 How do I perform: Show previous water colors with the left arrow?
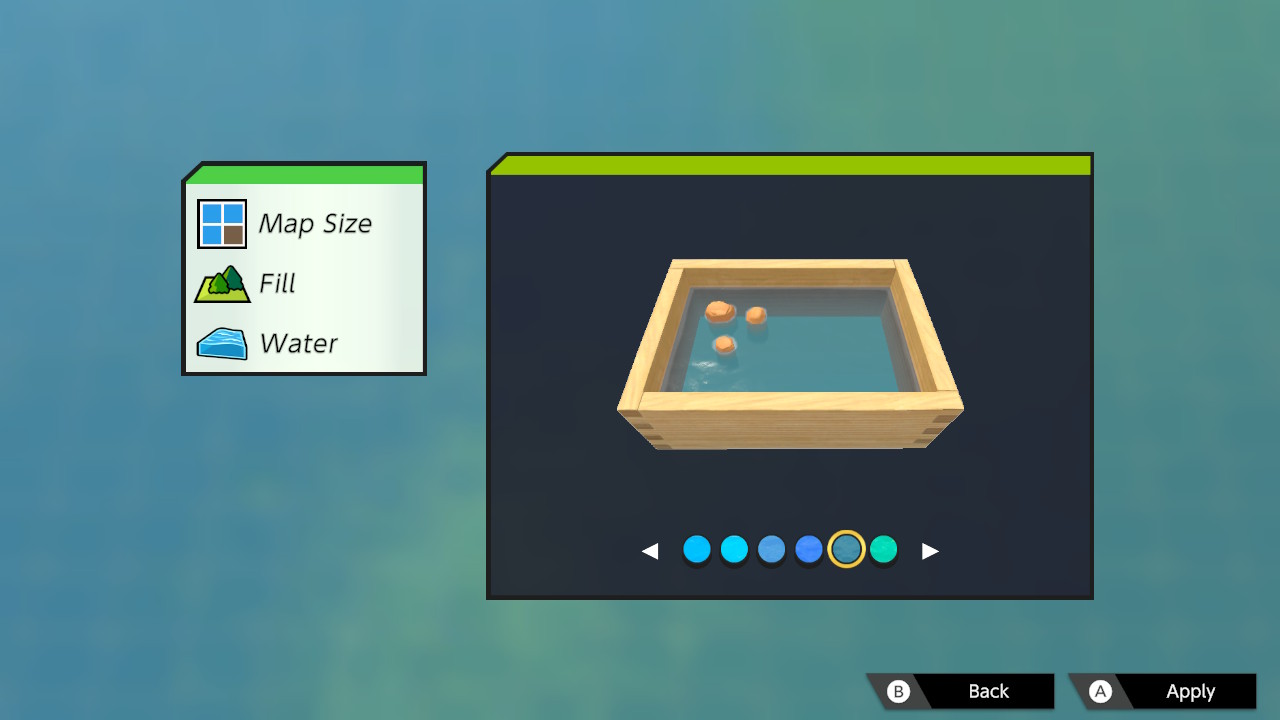tap(652, 549)
